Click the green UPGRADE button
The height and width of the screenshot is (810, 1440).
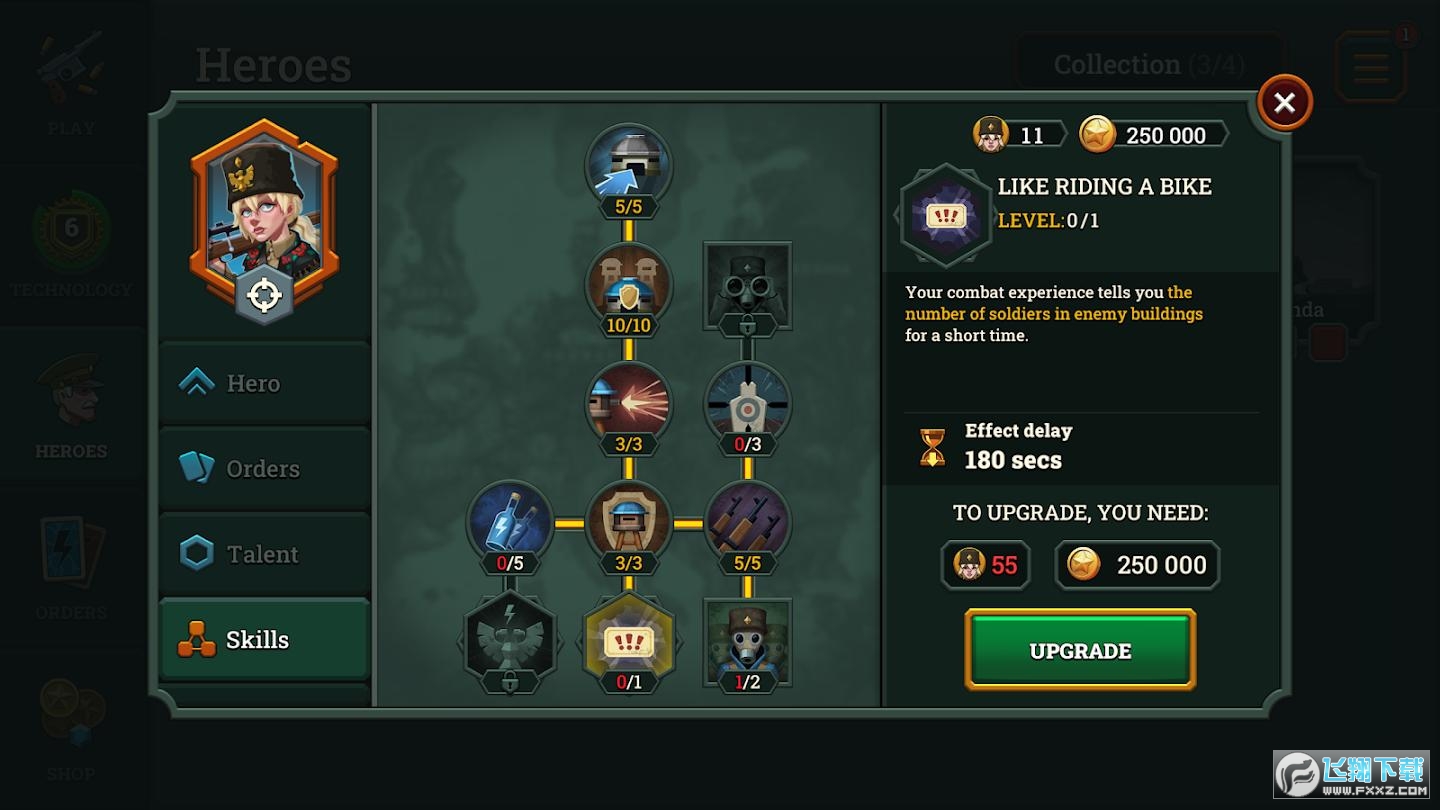pos(1080,650)
